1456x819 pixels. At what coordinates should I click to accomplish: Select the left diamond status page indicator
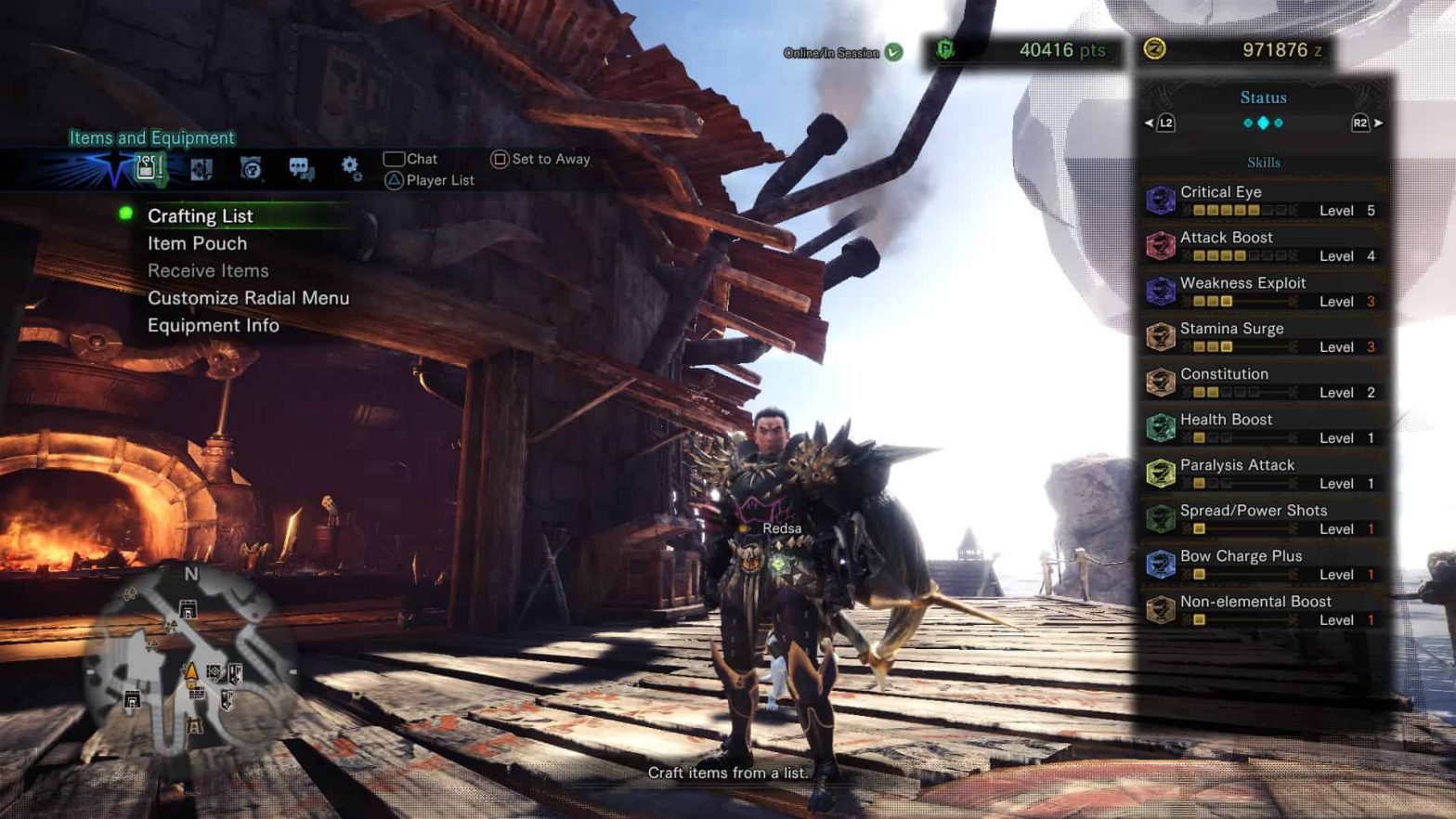[1248, 123]
